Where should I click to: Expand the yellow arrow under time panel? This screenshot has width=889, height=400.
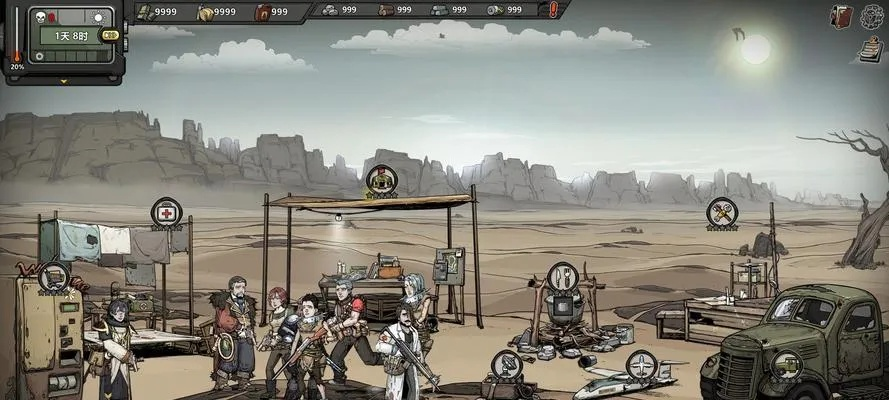coord(64,81)
